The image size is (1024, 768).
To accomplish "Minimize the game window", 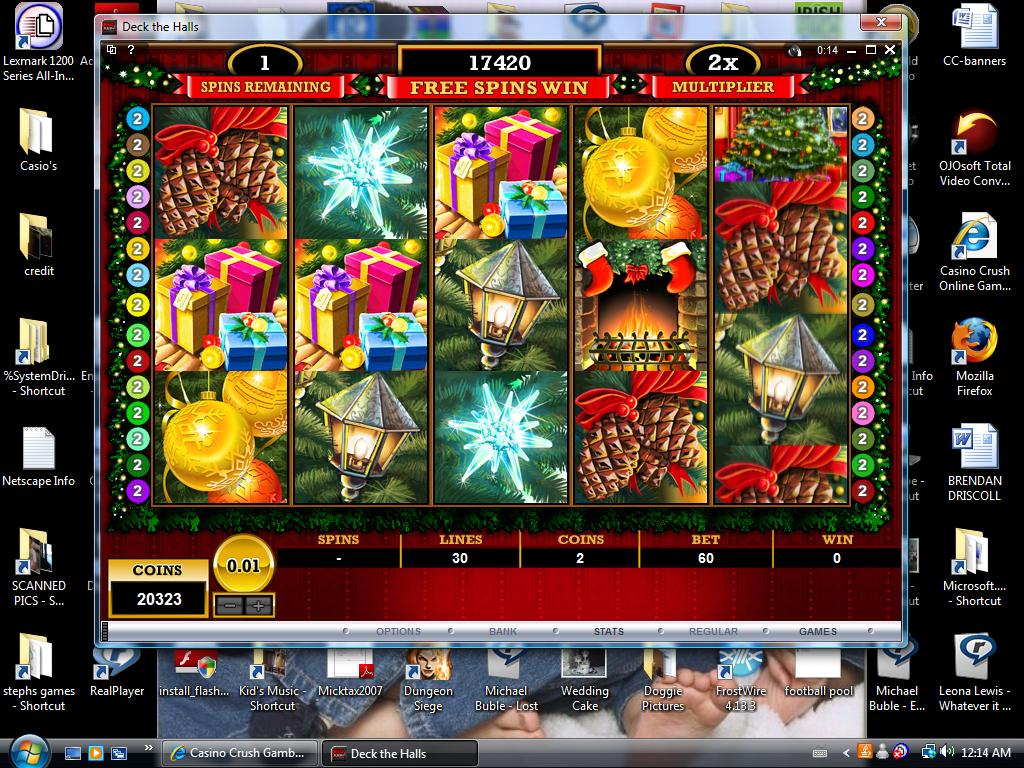I will [852, 49].
